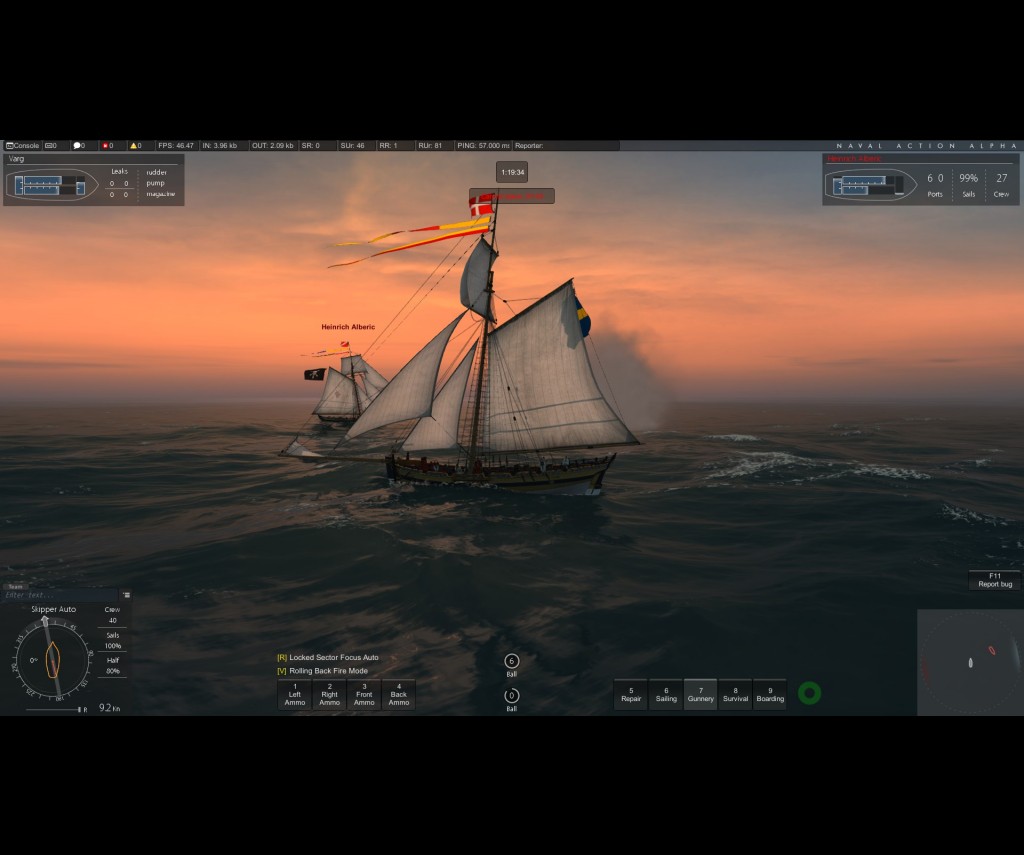
Task: Select the enemy ship target panel
Action: [920, 180]
